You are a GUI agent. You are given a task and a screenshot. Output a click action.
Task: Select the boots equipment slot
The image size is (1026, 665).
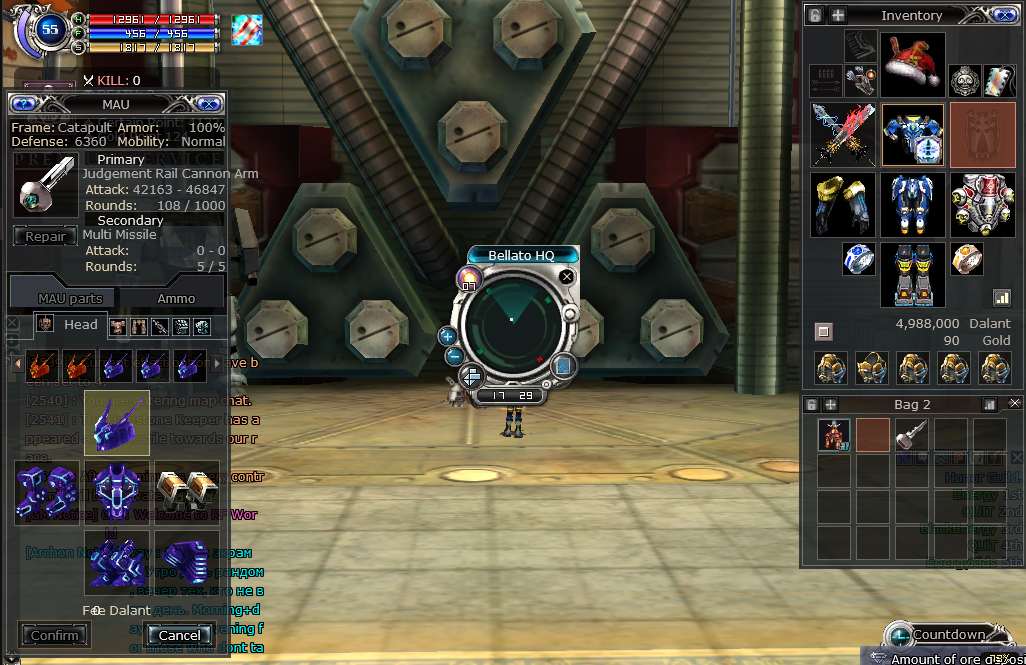pos(912,274)
